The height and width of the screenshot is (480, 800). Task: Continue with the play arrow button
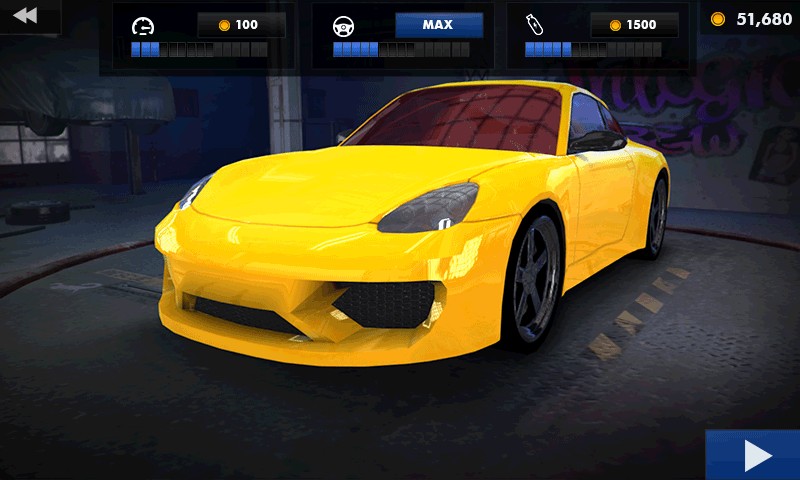pyautogui.click(x=755, y=456)
